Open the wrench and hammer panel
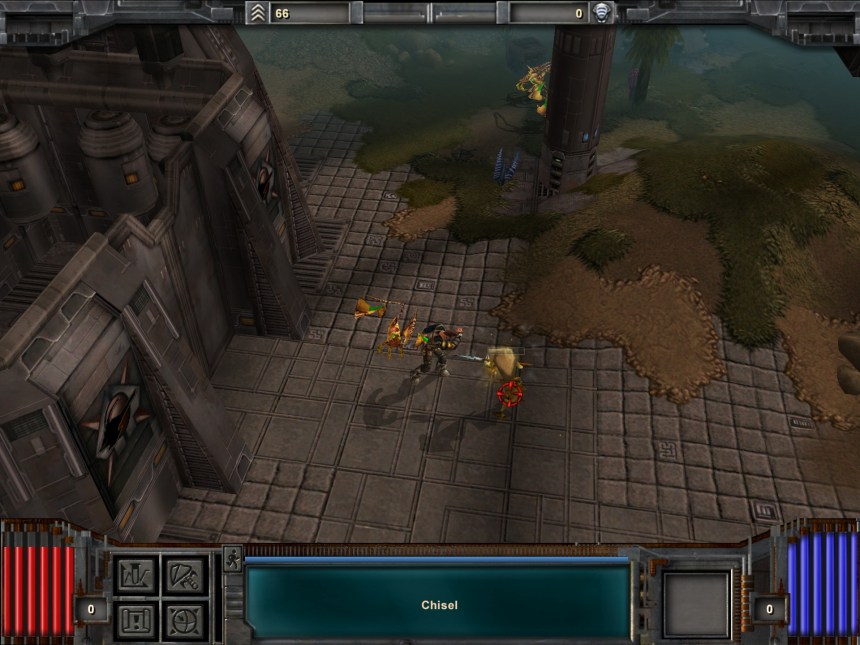 pos(183,575)
